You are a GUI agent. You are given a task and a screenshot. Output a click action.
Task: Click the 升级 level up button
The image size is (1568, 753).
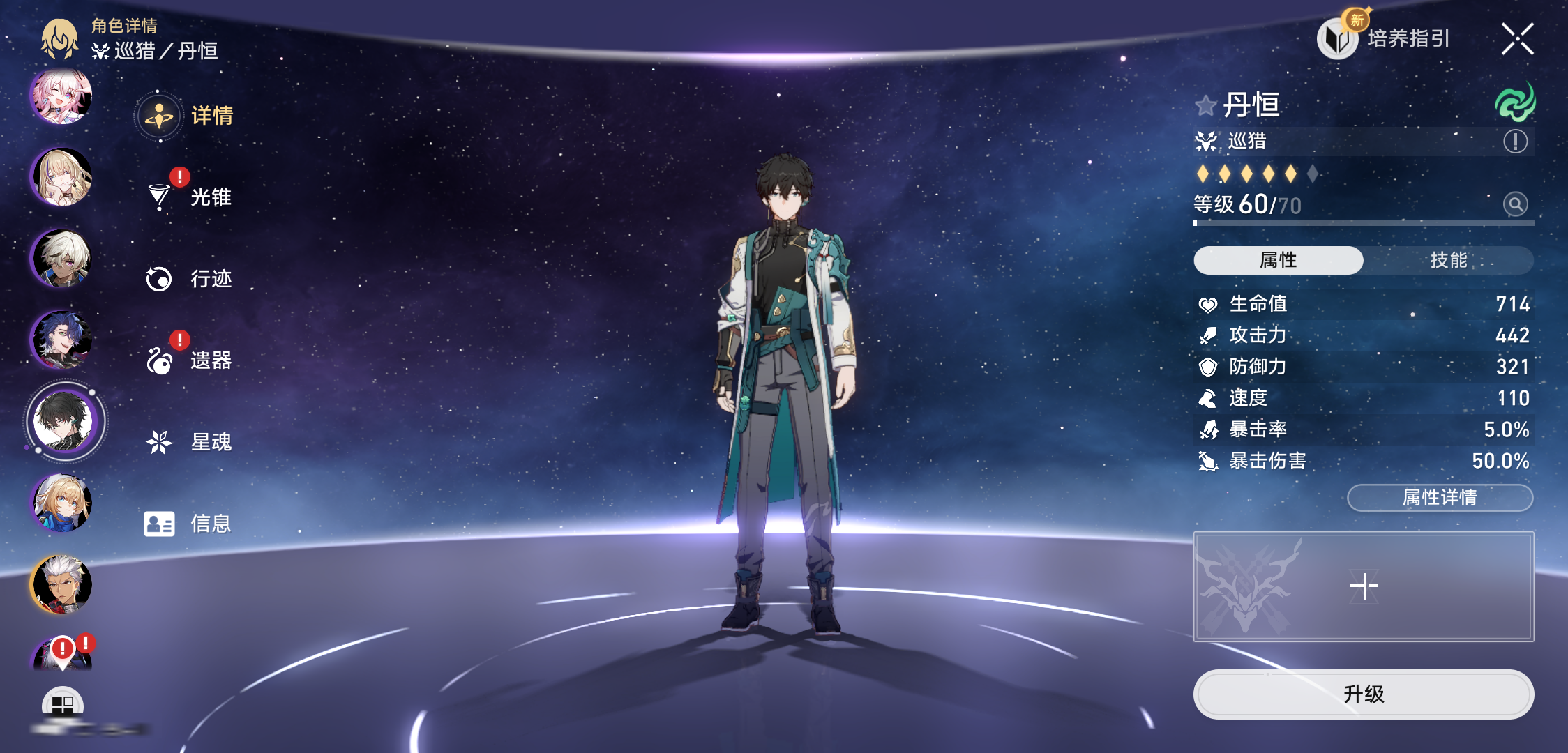(x=1363, y=694)
